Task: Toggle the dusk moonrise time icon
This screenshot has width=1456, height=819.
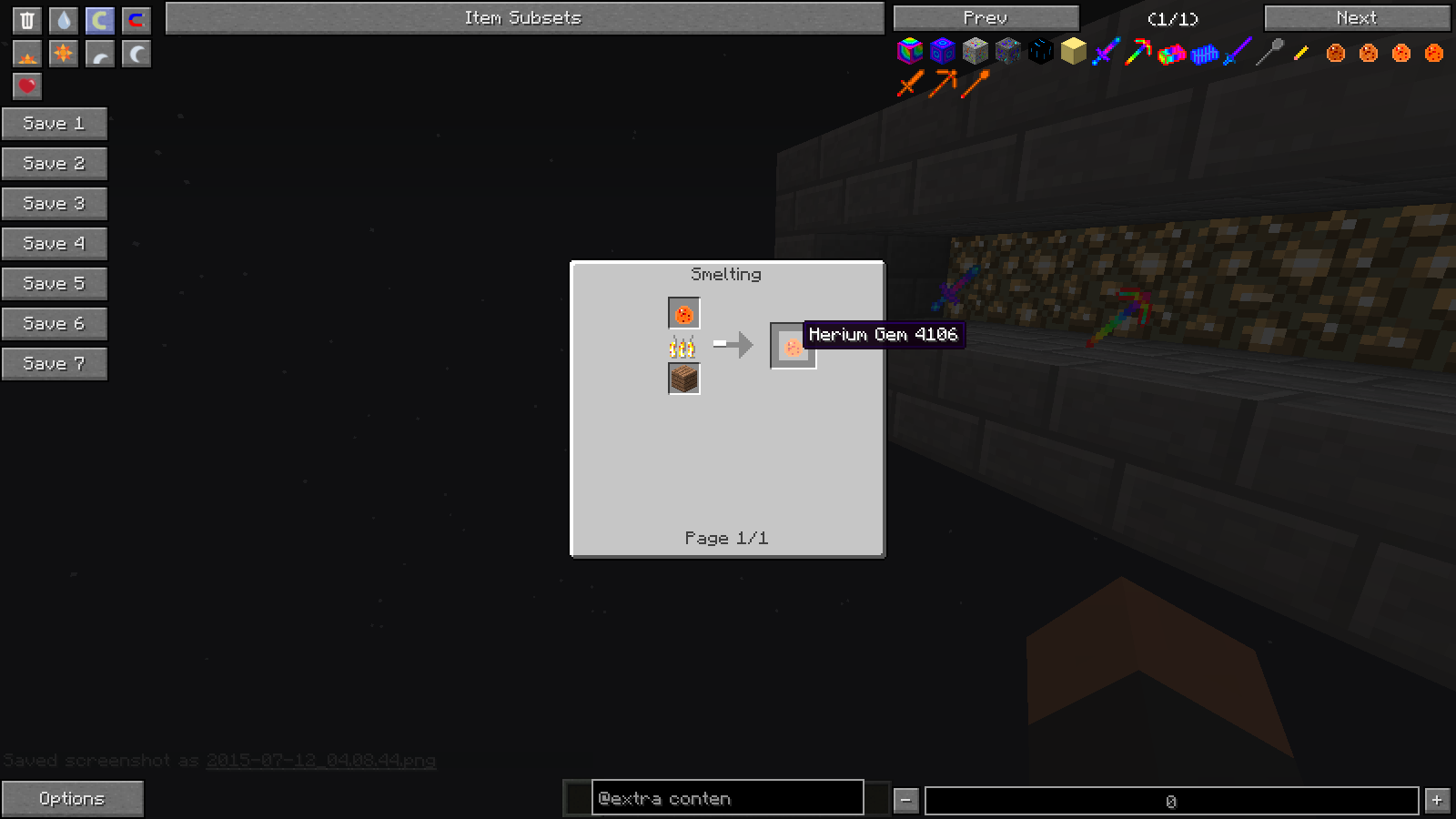Action: click(x=99, y=54)
